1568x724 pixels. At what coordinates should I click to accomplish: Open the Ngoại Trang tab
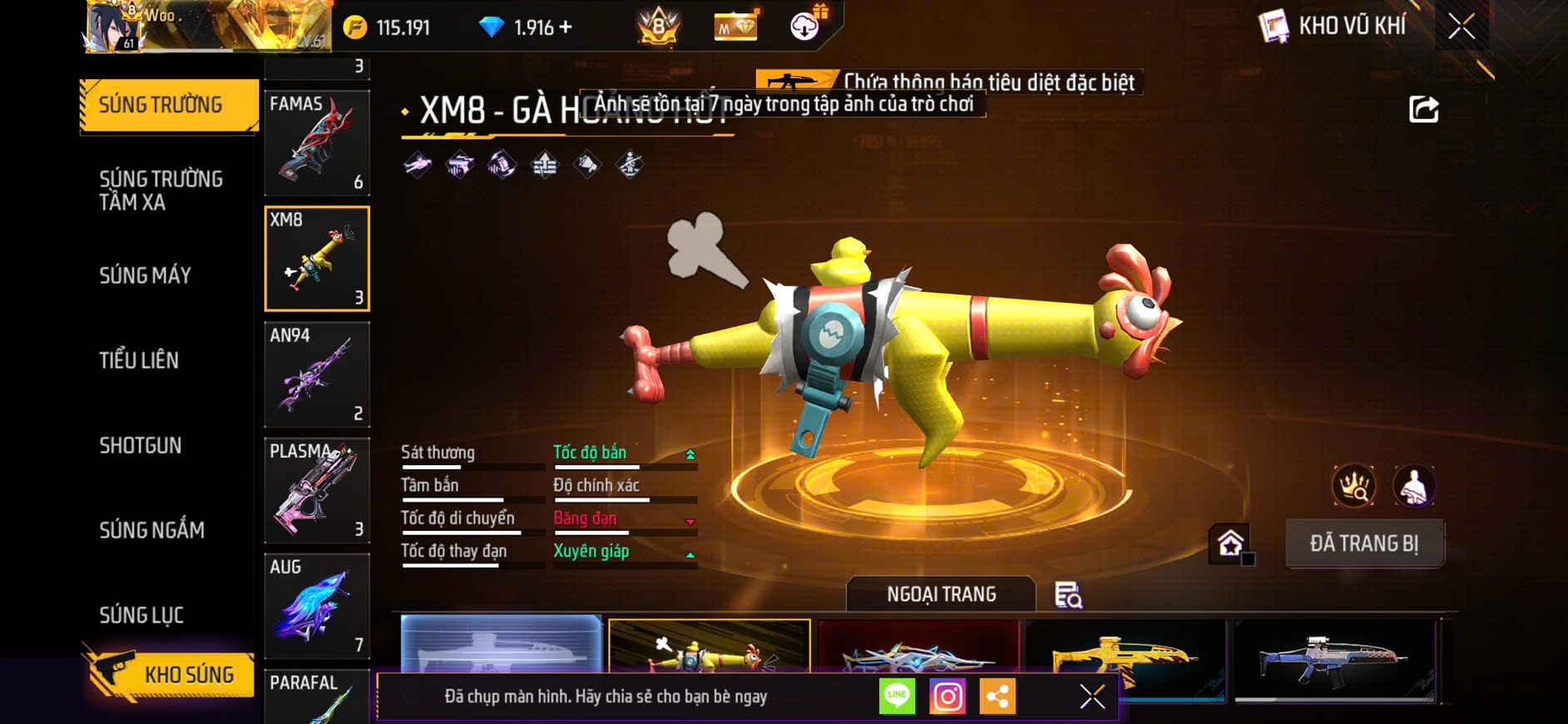point(941,594)
